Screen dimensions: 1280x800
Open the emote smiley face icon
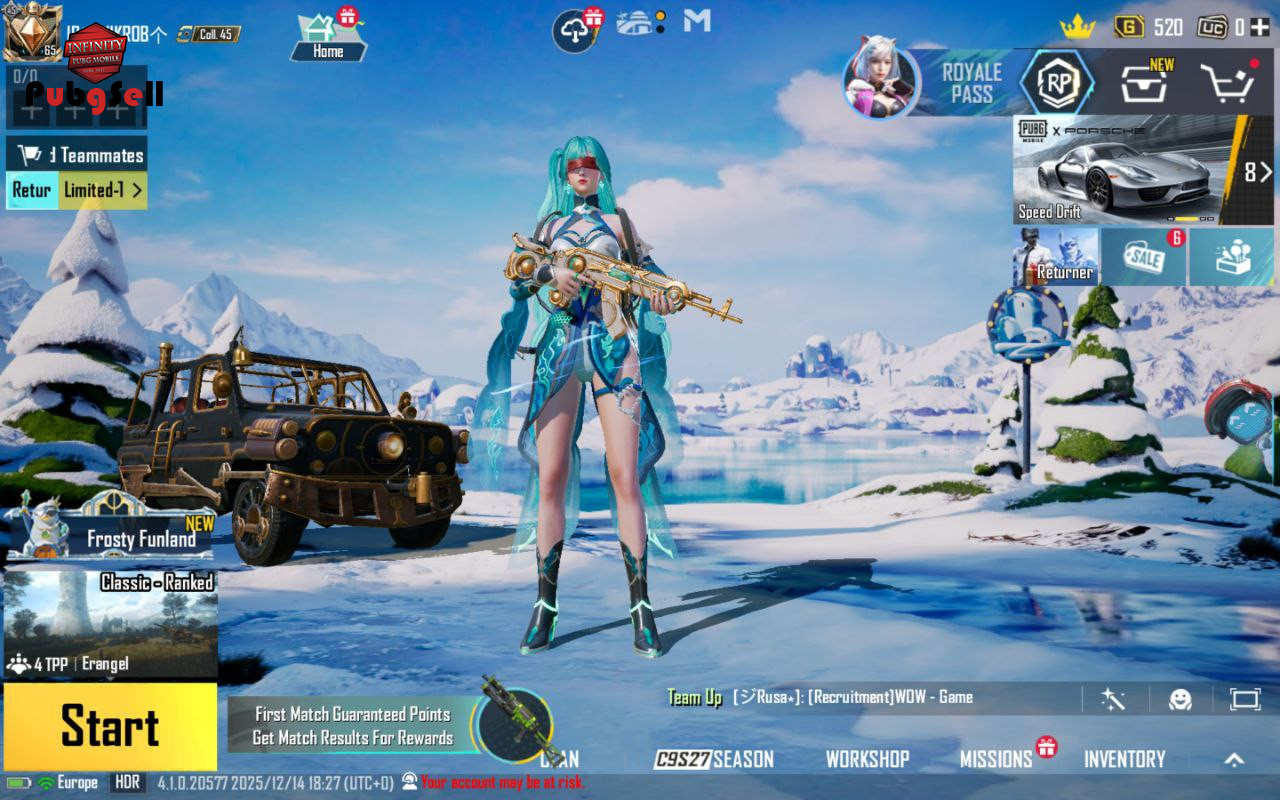click(x=1181, y=699)
